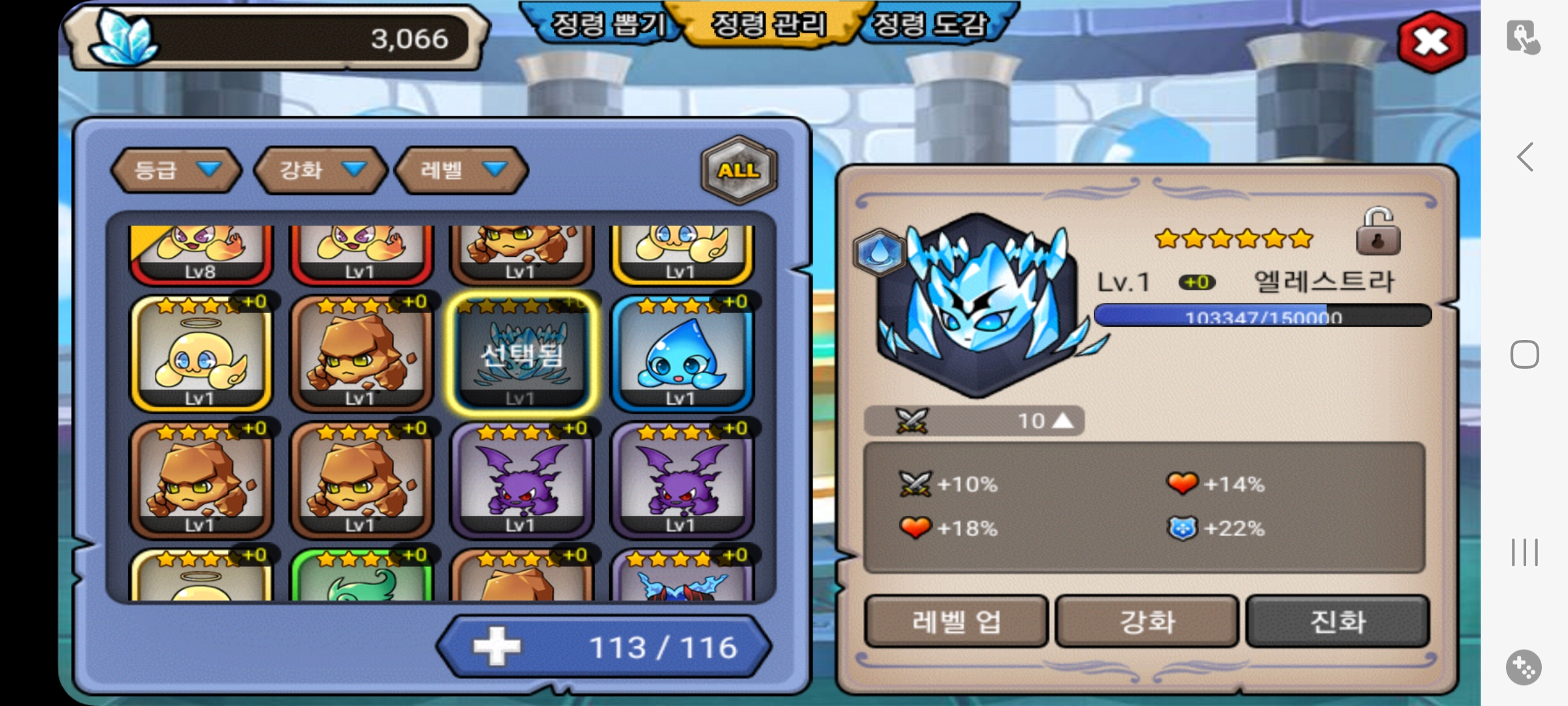Open the 등급 sort dropdown

(176, 170)
